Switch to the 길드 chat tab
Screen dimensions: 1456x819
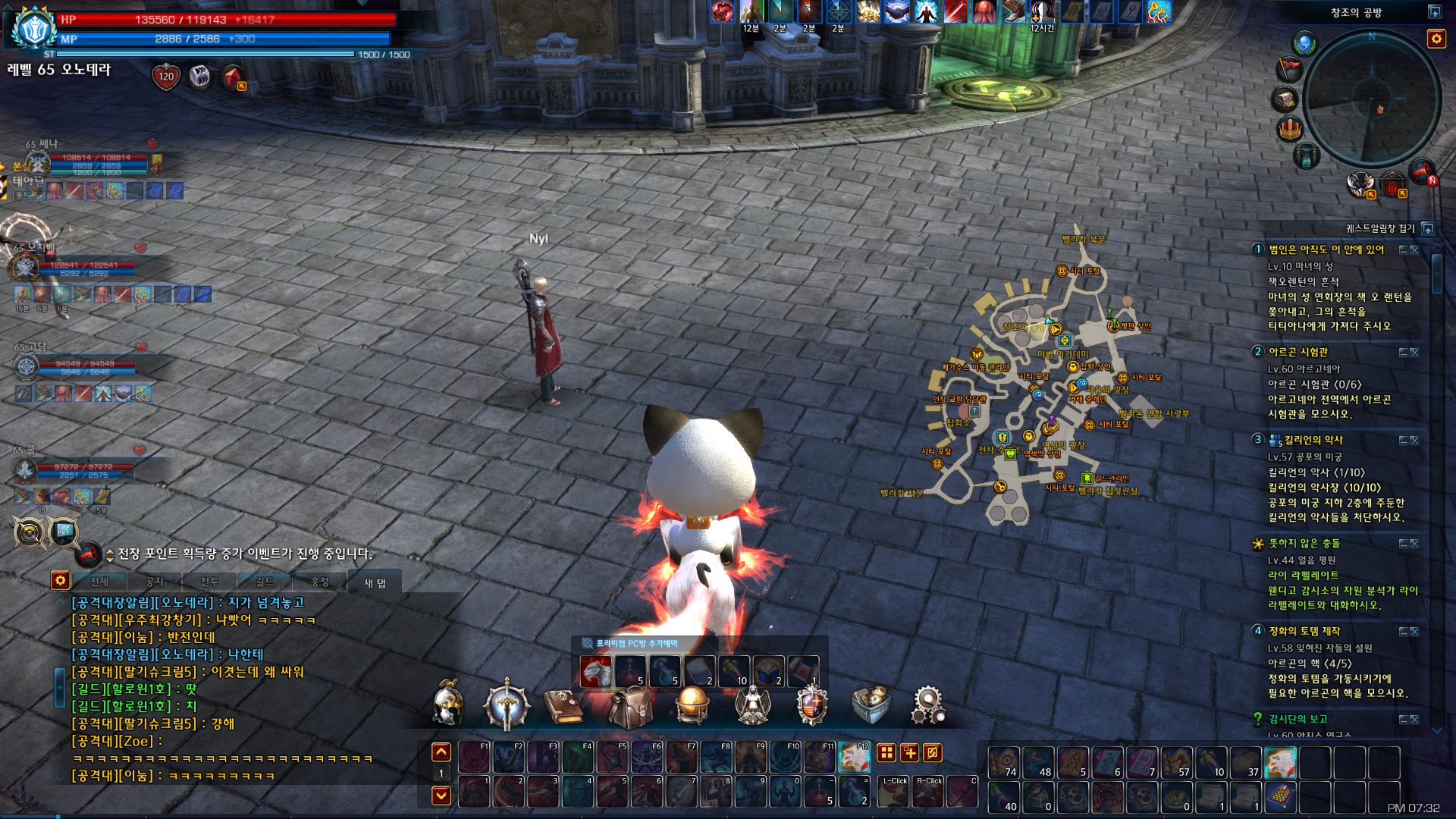coord(265,582)
